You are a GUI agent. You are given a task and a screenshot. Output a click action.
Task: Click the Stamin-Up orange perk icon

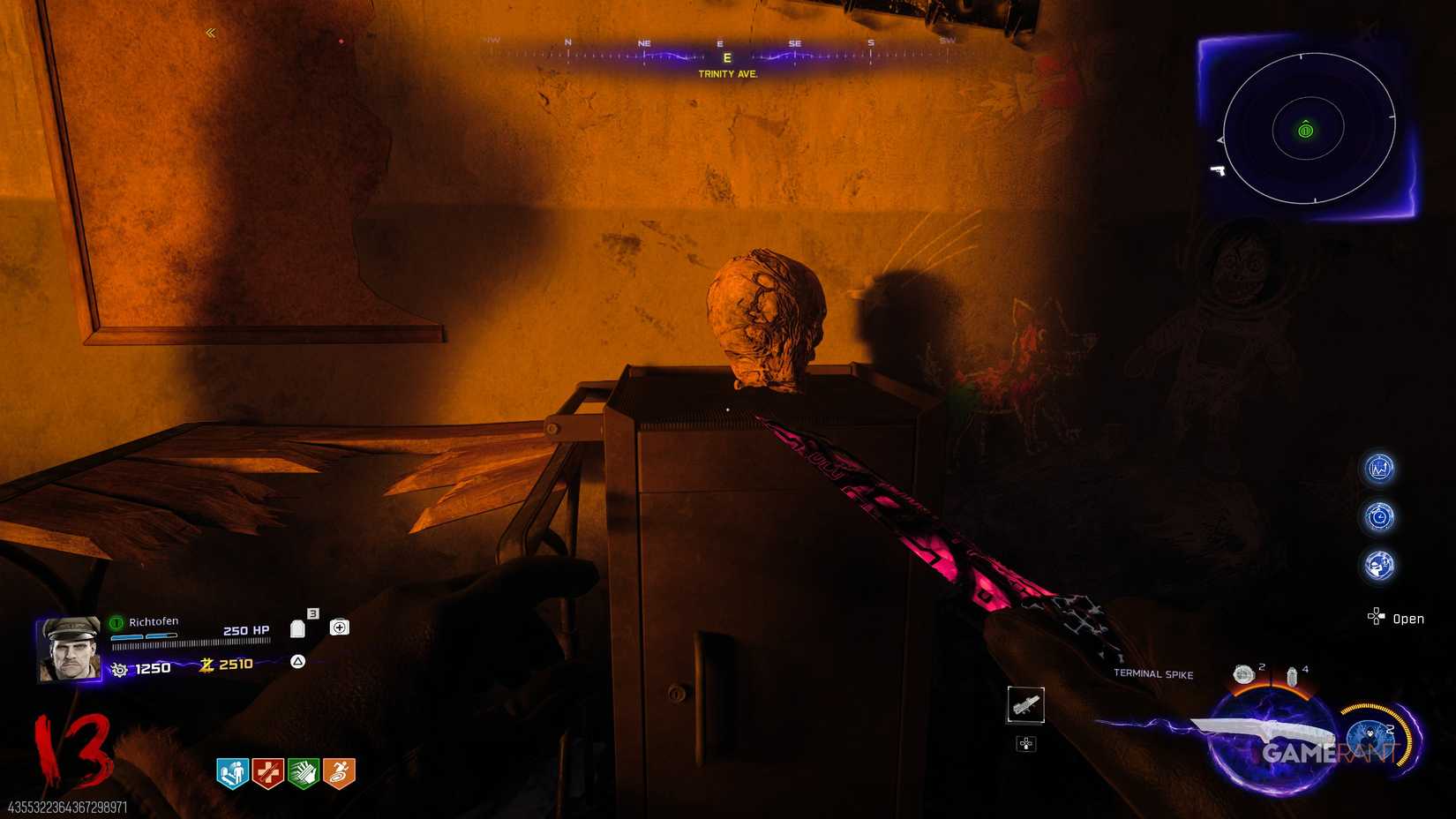338,771
